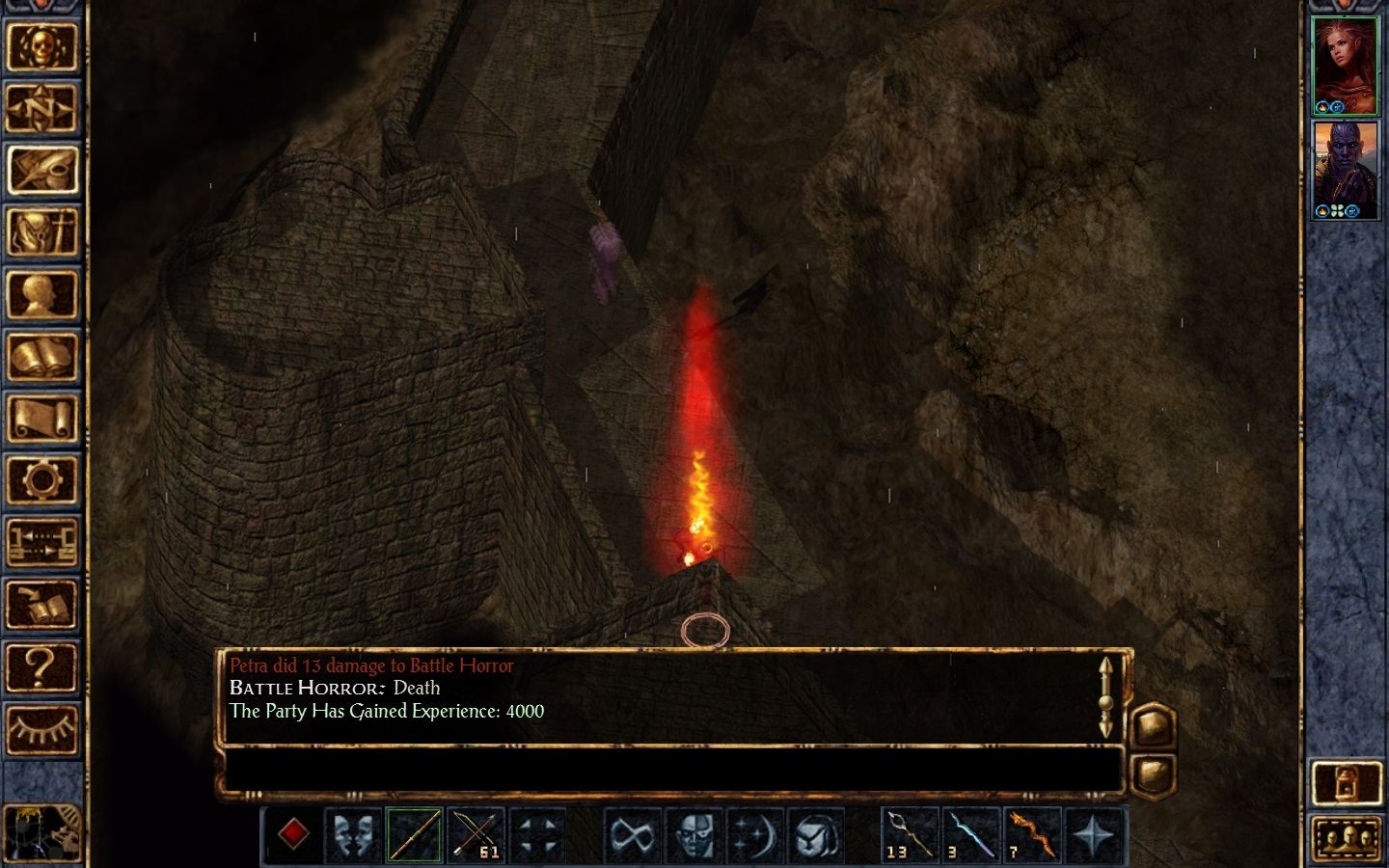This screenshot has width=1389, height=868.
Task: Show the character record head icon
Action: pos(41,294)
